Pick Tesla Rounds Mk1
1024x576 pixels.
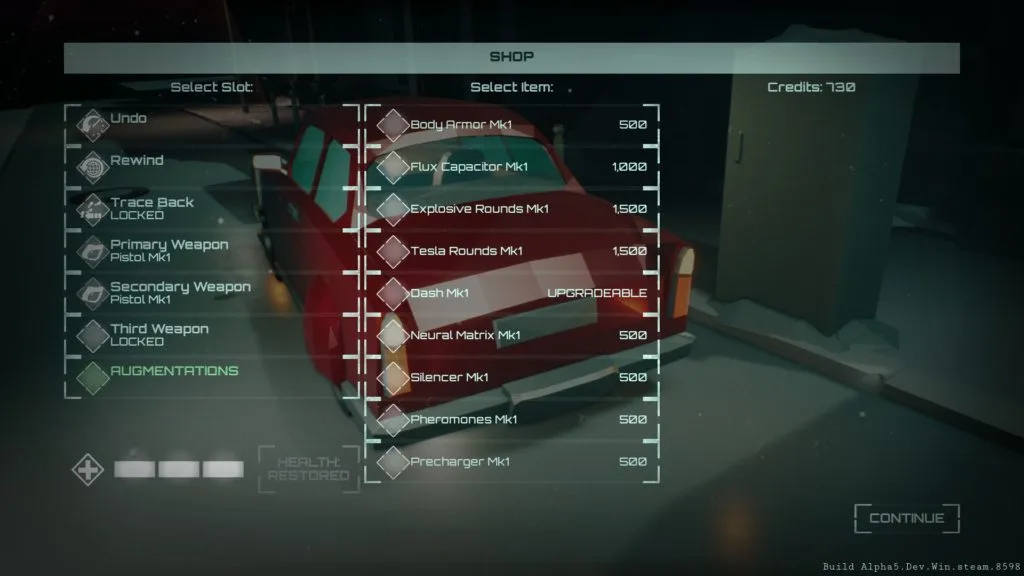pos(511,251)
